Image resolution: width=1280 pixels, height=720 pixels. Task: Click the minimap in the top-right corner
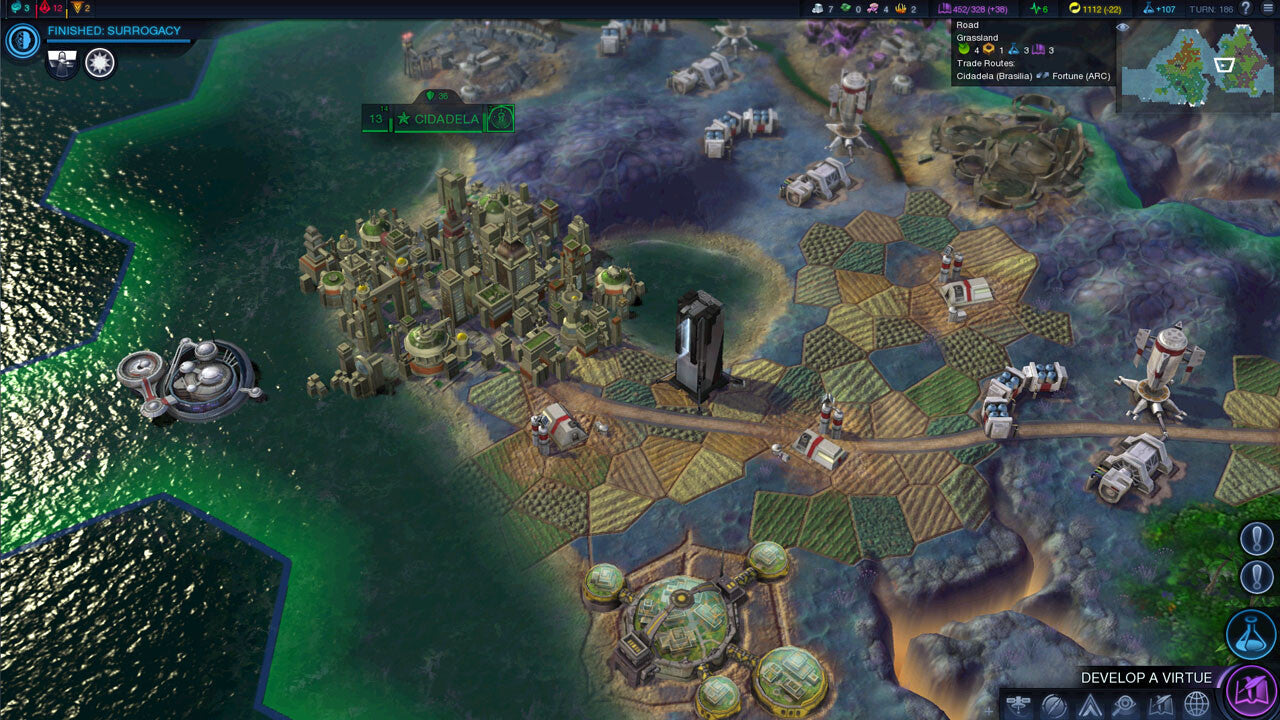click(x=1200, y=65)
